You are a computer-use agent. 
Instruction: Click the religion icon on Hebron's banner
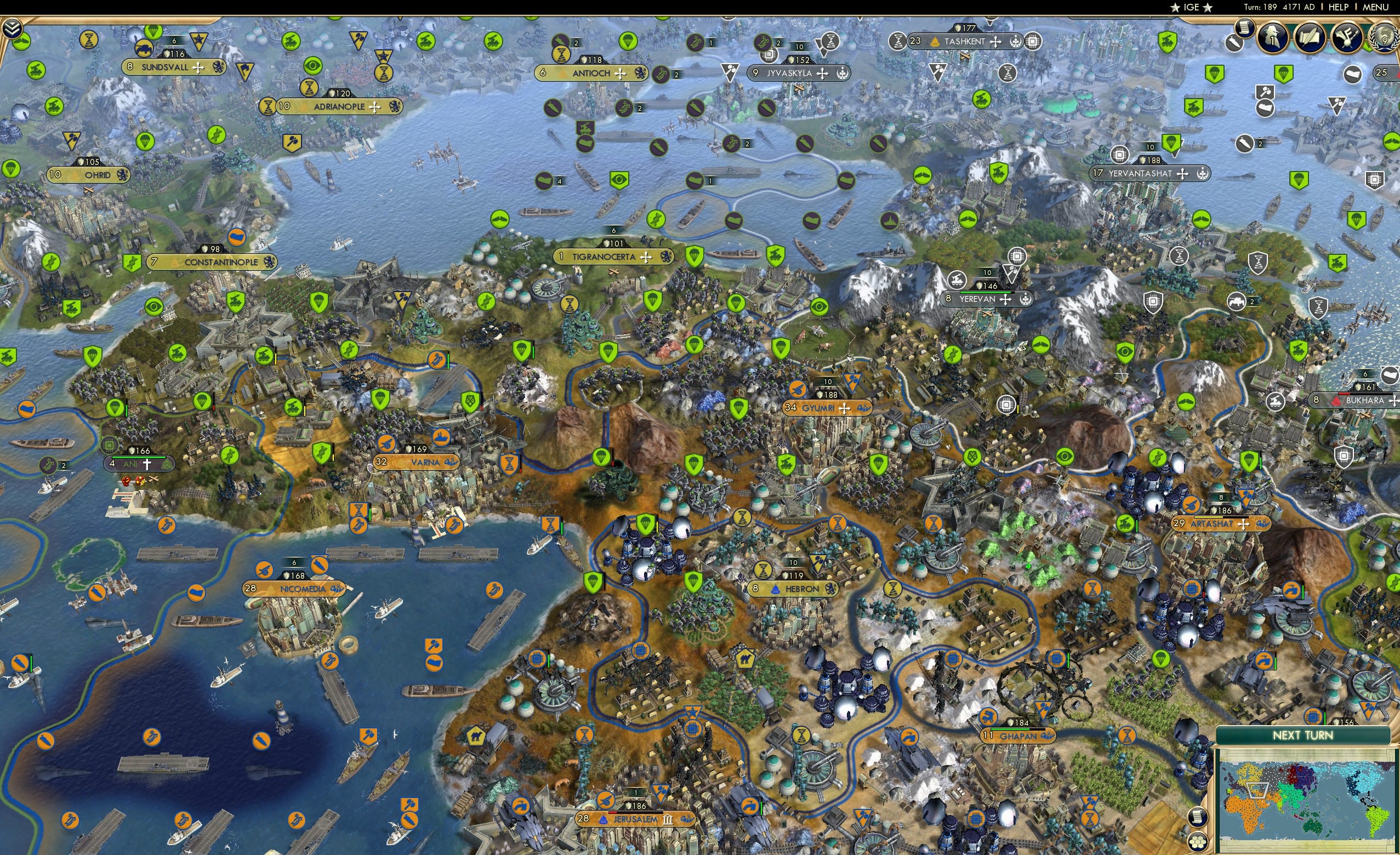pos(776,591)
